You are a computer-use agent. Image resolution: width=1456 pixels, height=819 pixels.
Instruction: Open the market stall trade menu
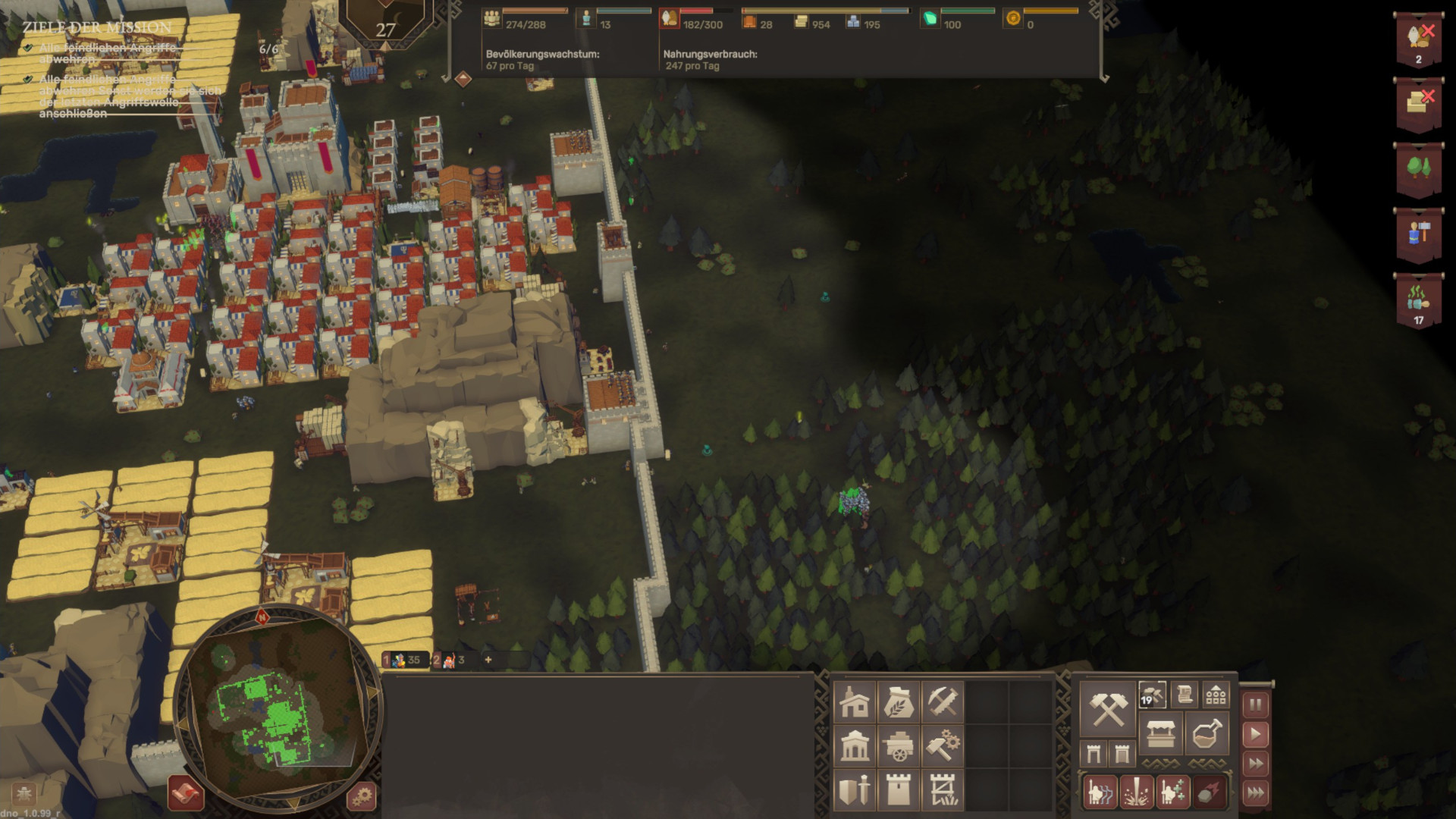pyautogui.click(x=1160, y=734)
